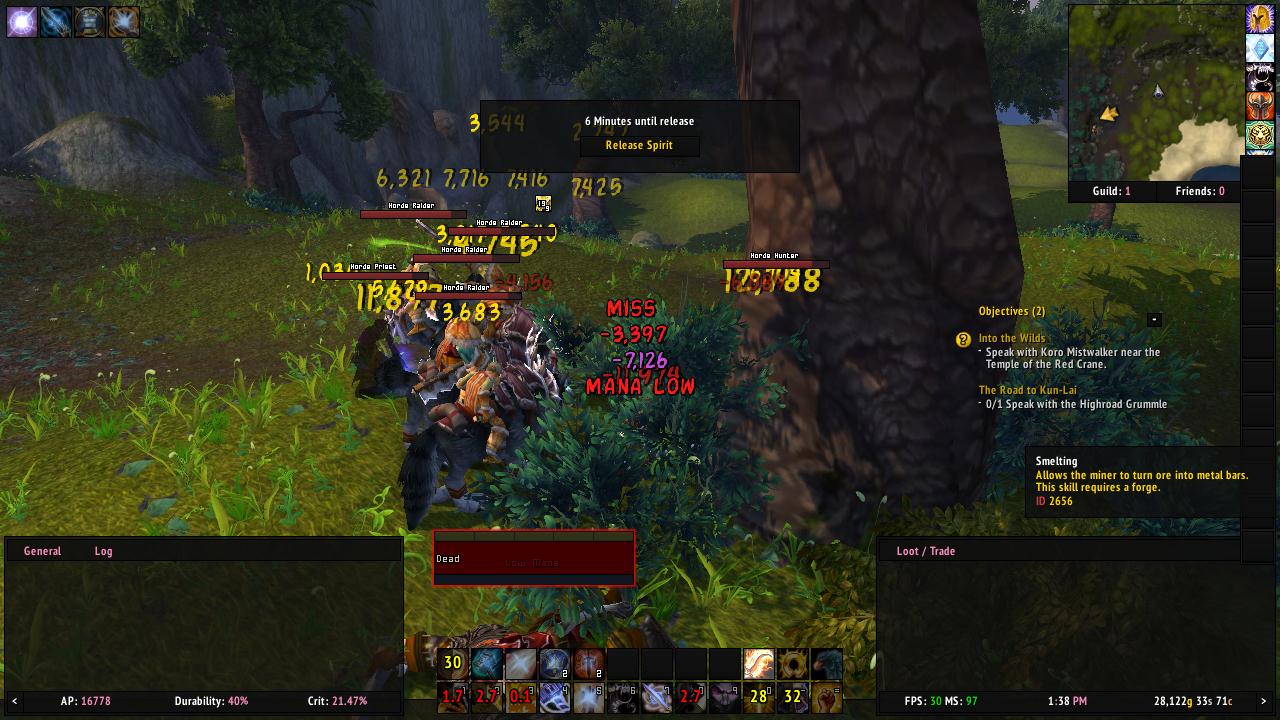Select the Loot / Trade tab
The height and width of the screenshot is (720, 1280).
(x=925, y=551)
